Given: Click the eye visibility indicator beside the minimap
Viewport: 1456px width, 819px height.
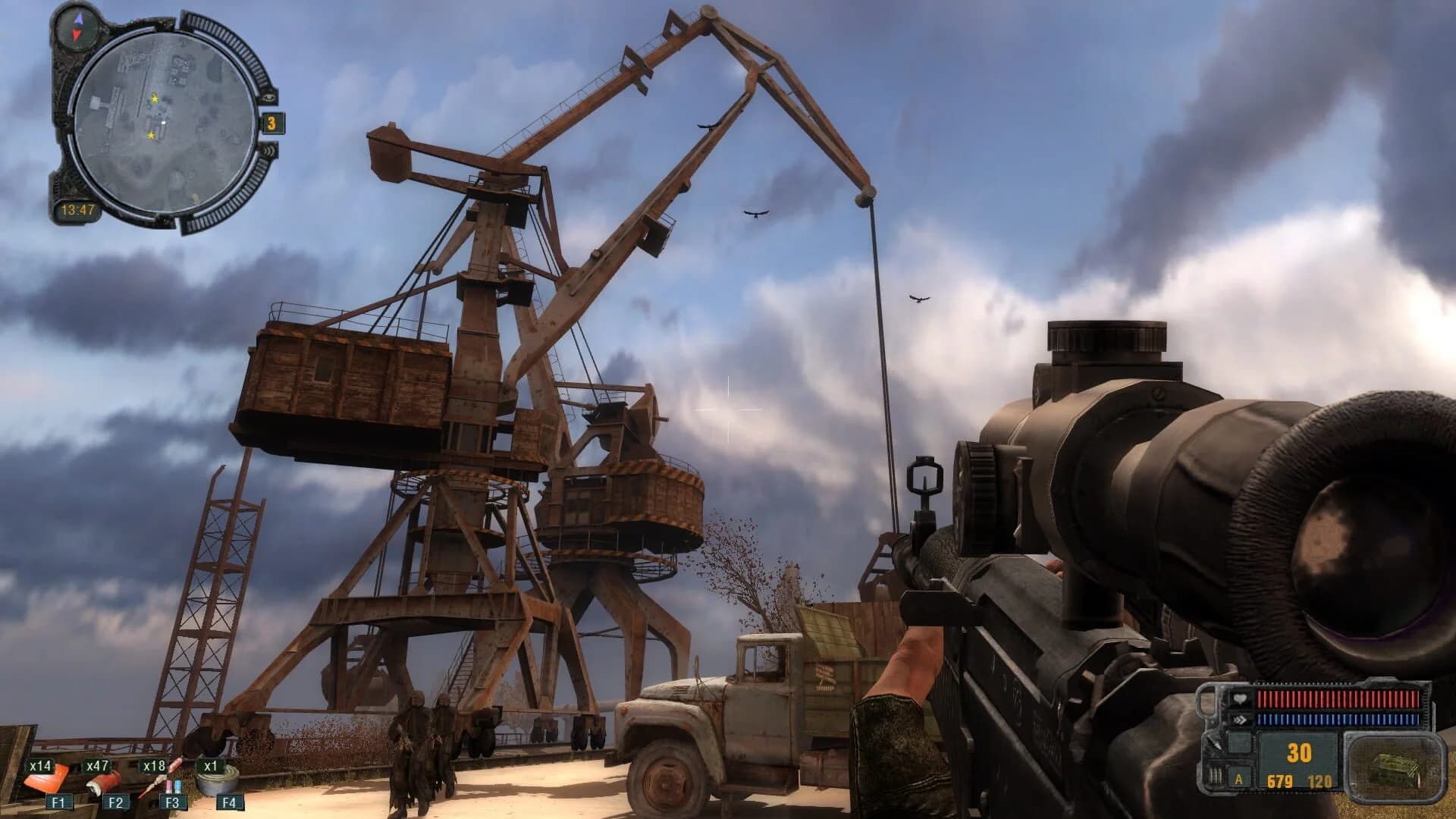Looking at the screenshot, I should 269,98.
